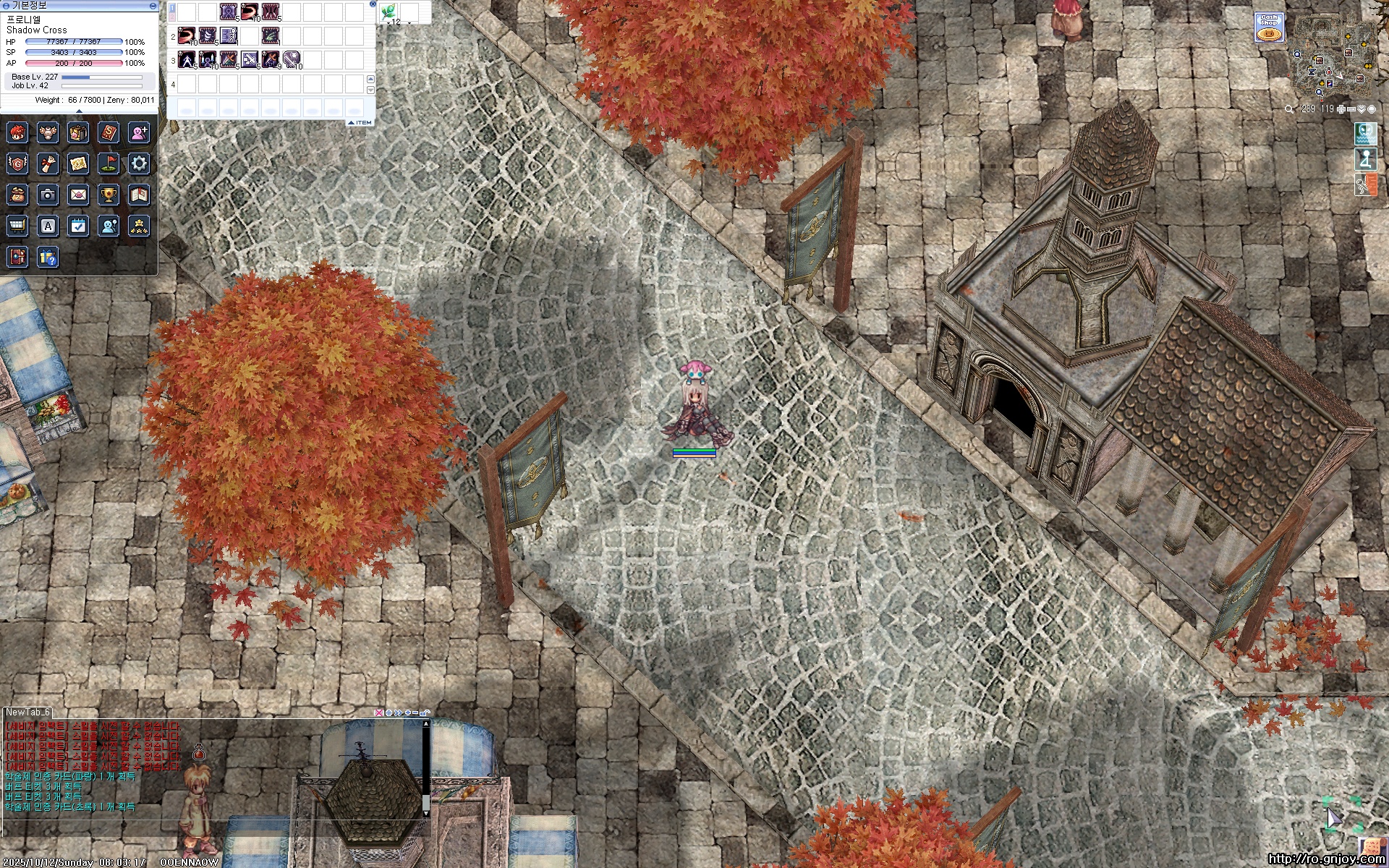
Task: Open the red flag on green icon
Action: 109,163
